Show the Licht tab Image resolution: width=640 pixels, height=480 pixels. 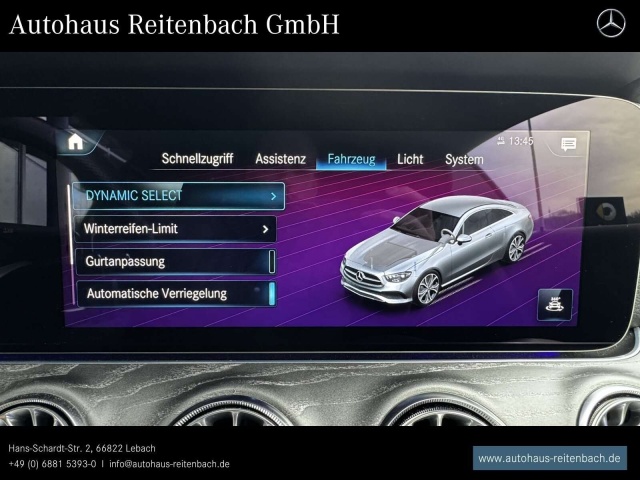pos(410,159)
